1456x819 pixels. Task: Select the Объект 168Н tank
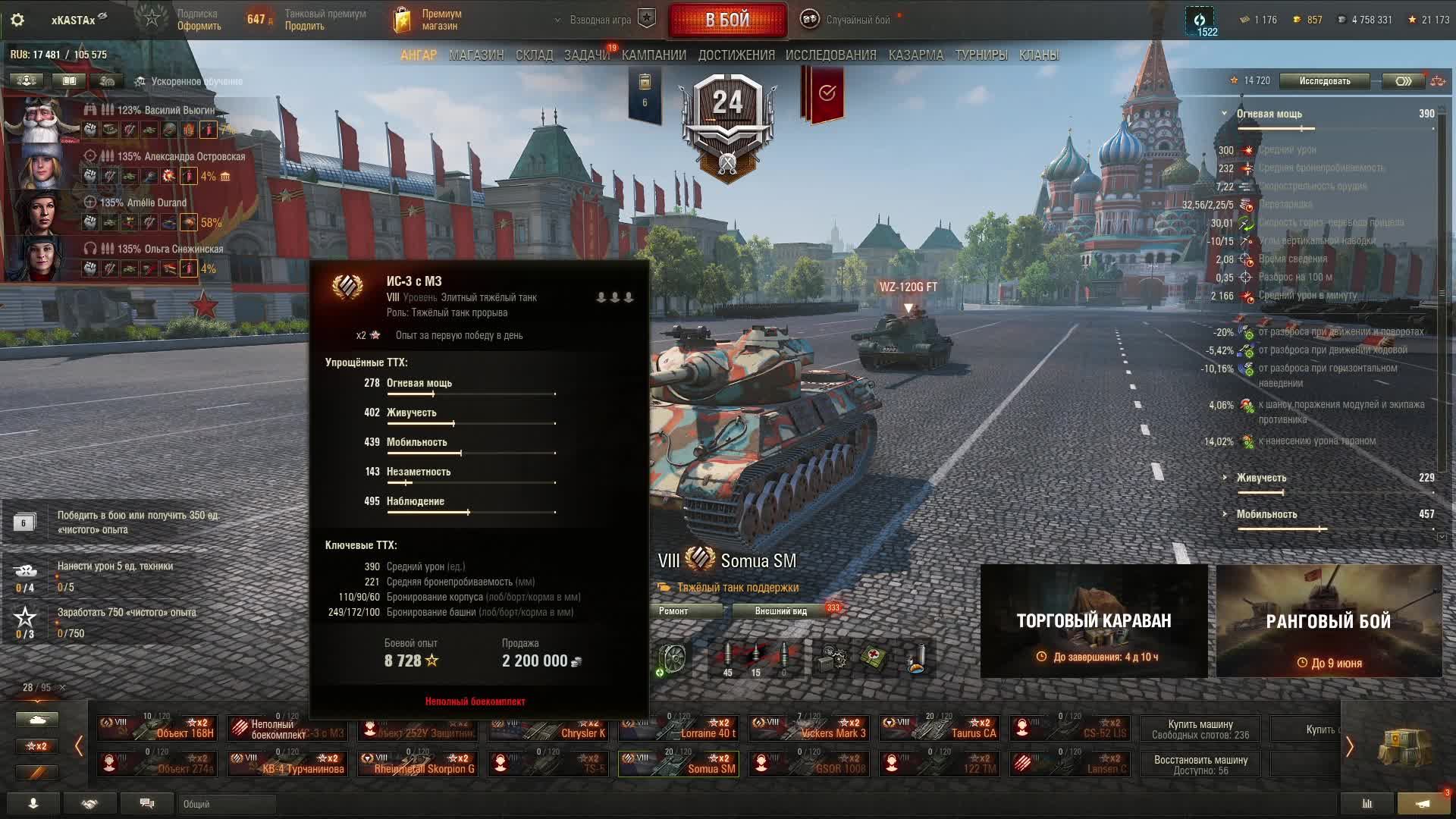click(157, 728)
